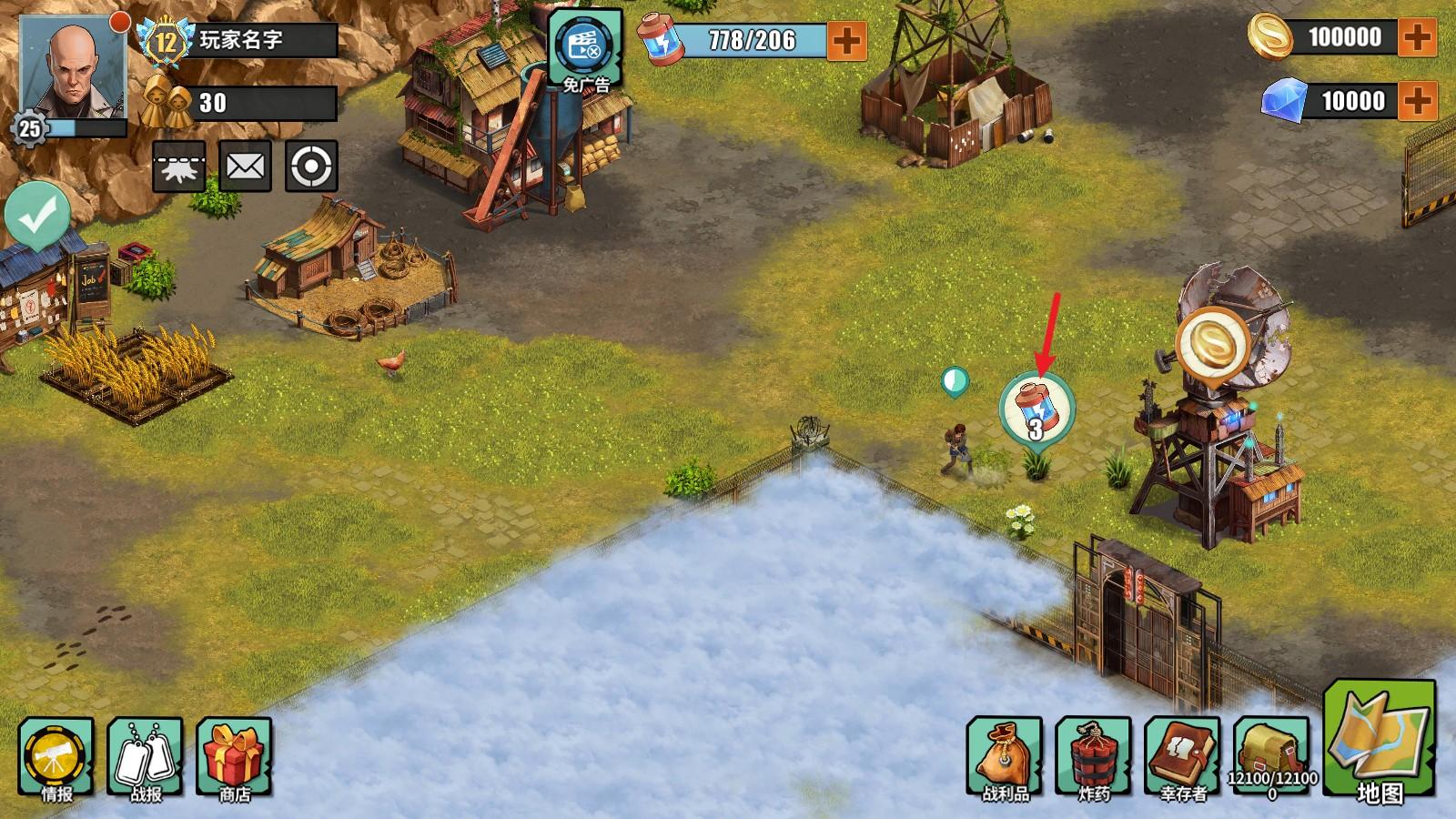
Task: Collect the gold coin bubble over tower
Action: [1214, 344]
